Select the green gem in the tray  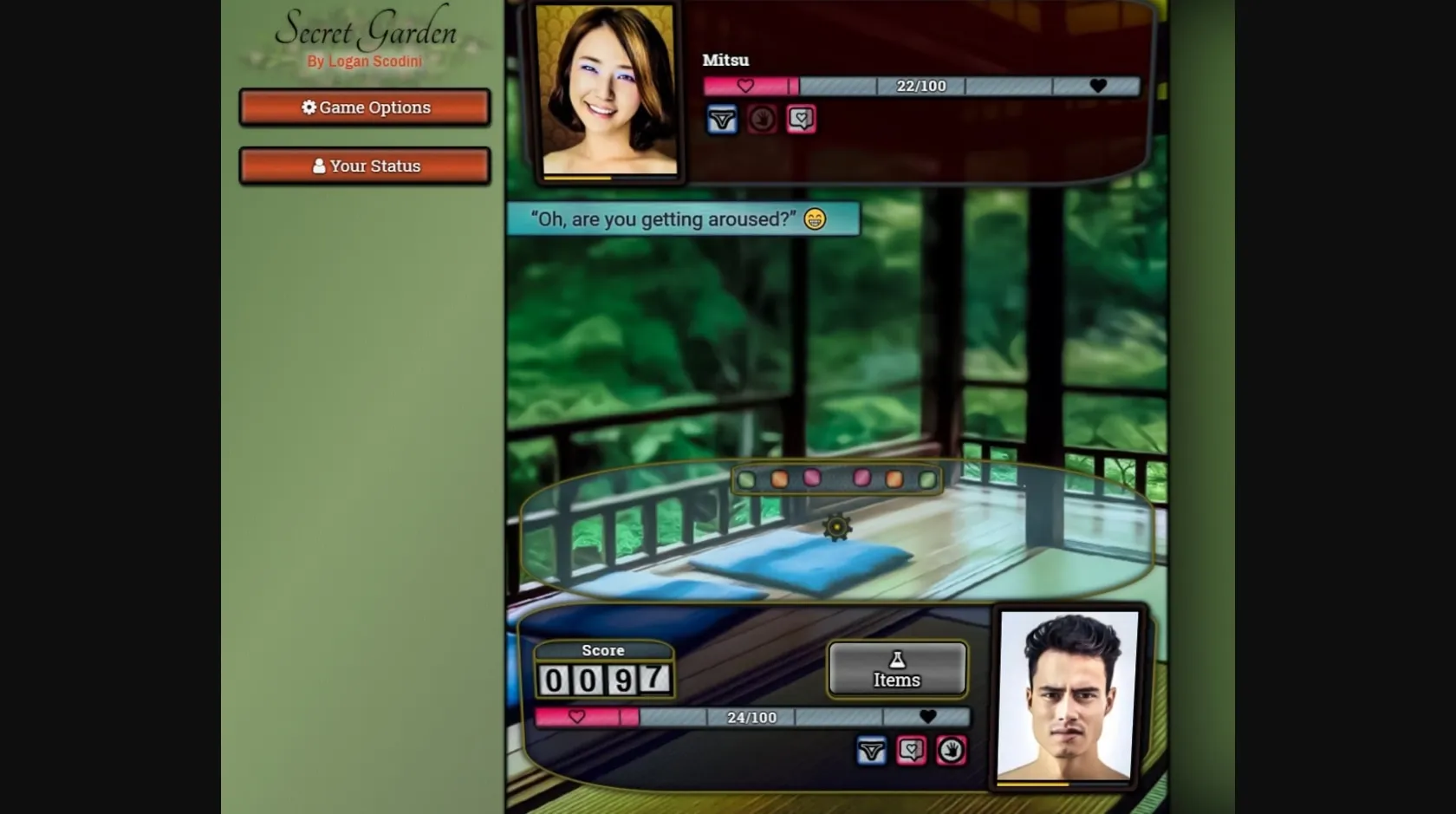point(747,478)
